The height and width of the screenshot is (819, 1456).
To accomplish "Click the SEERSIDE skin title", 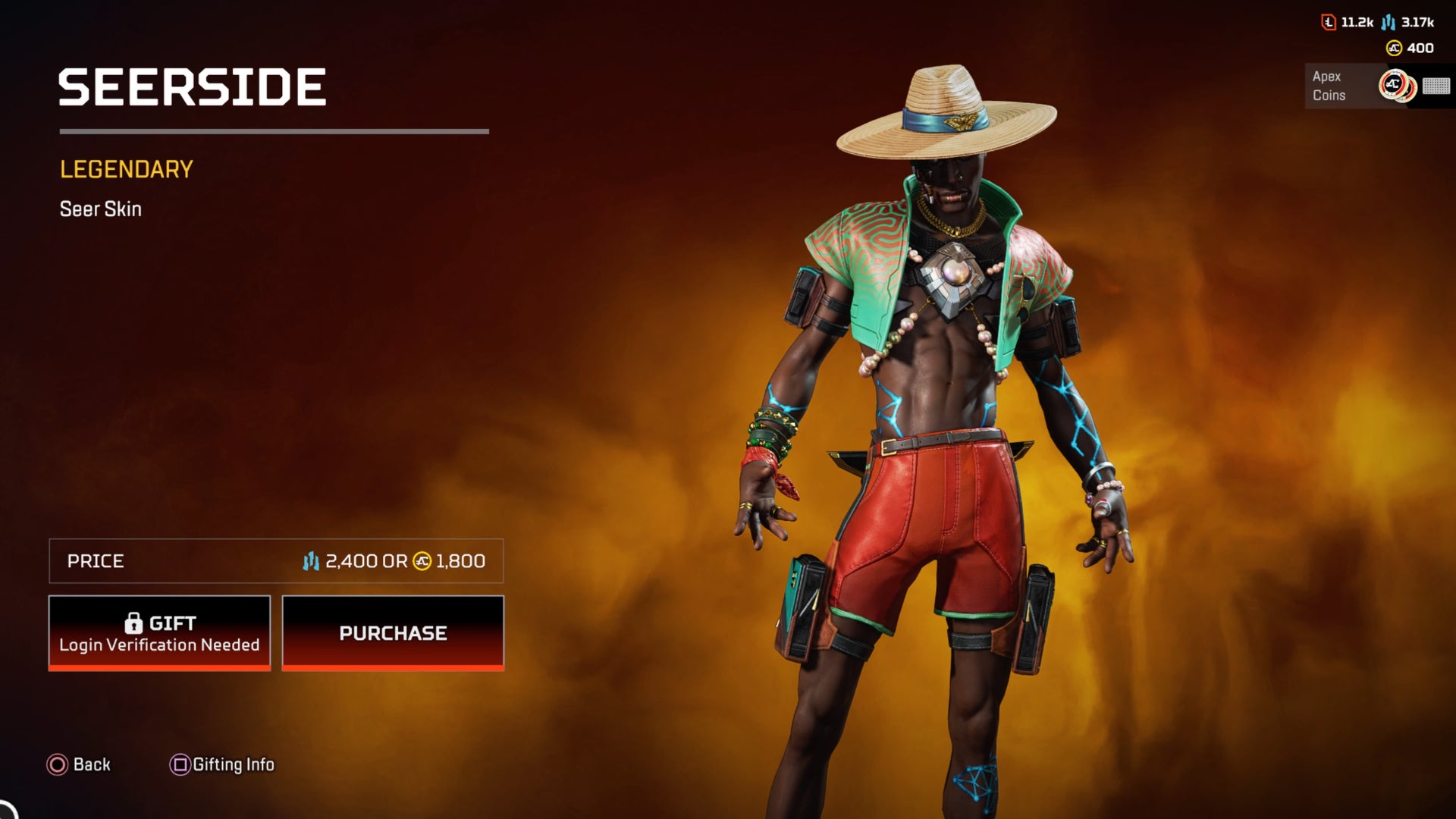I will click(x=193, y=86).
